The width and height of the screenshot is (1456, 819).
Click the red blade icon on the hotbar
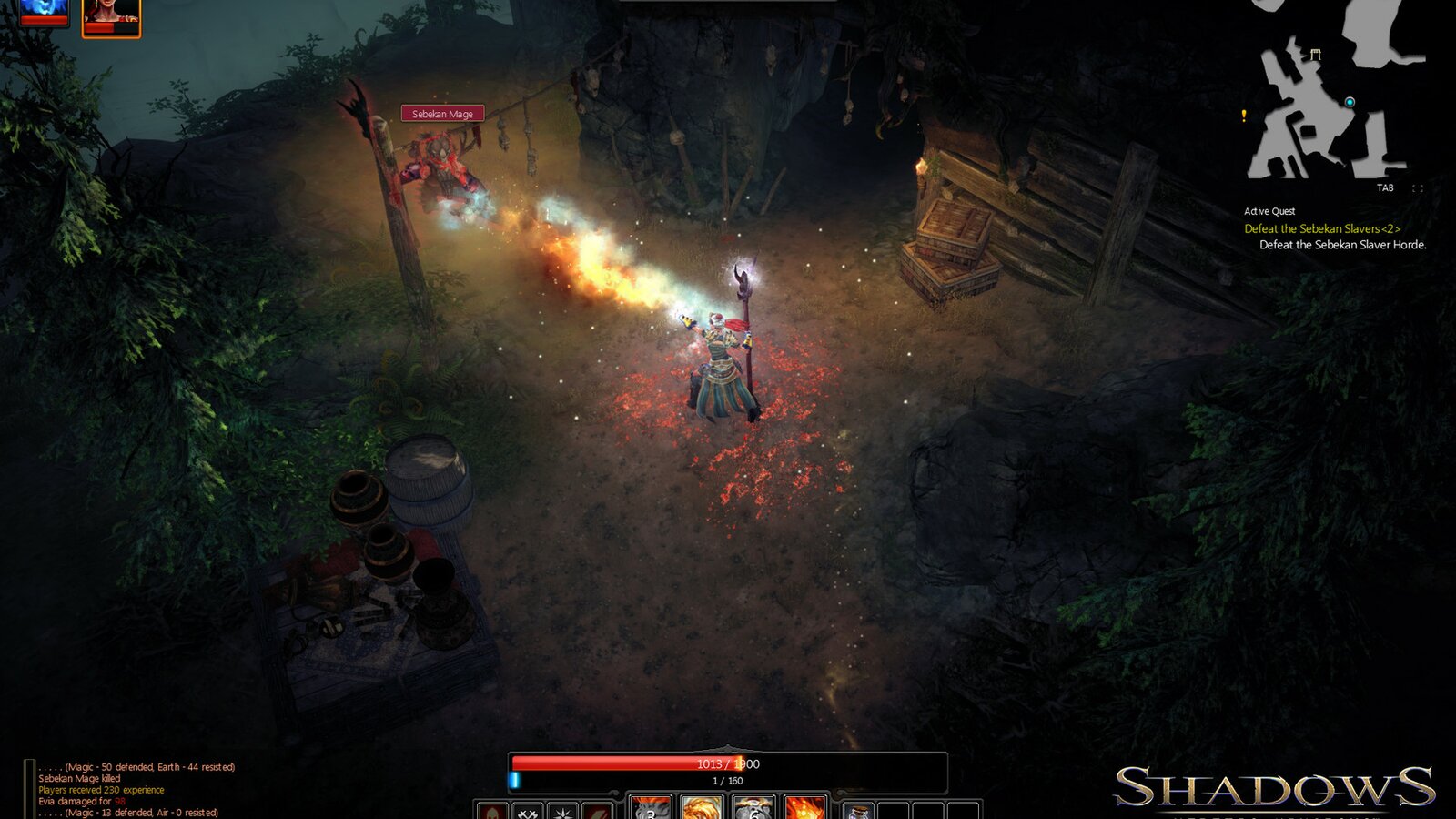597,813
